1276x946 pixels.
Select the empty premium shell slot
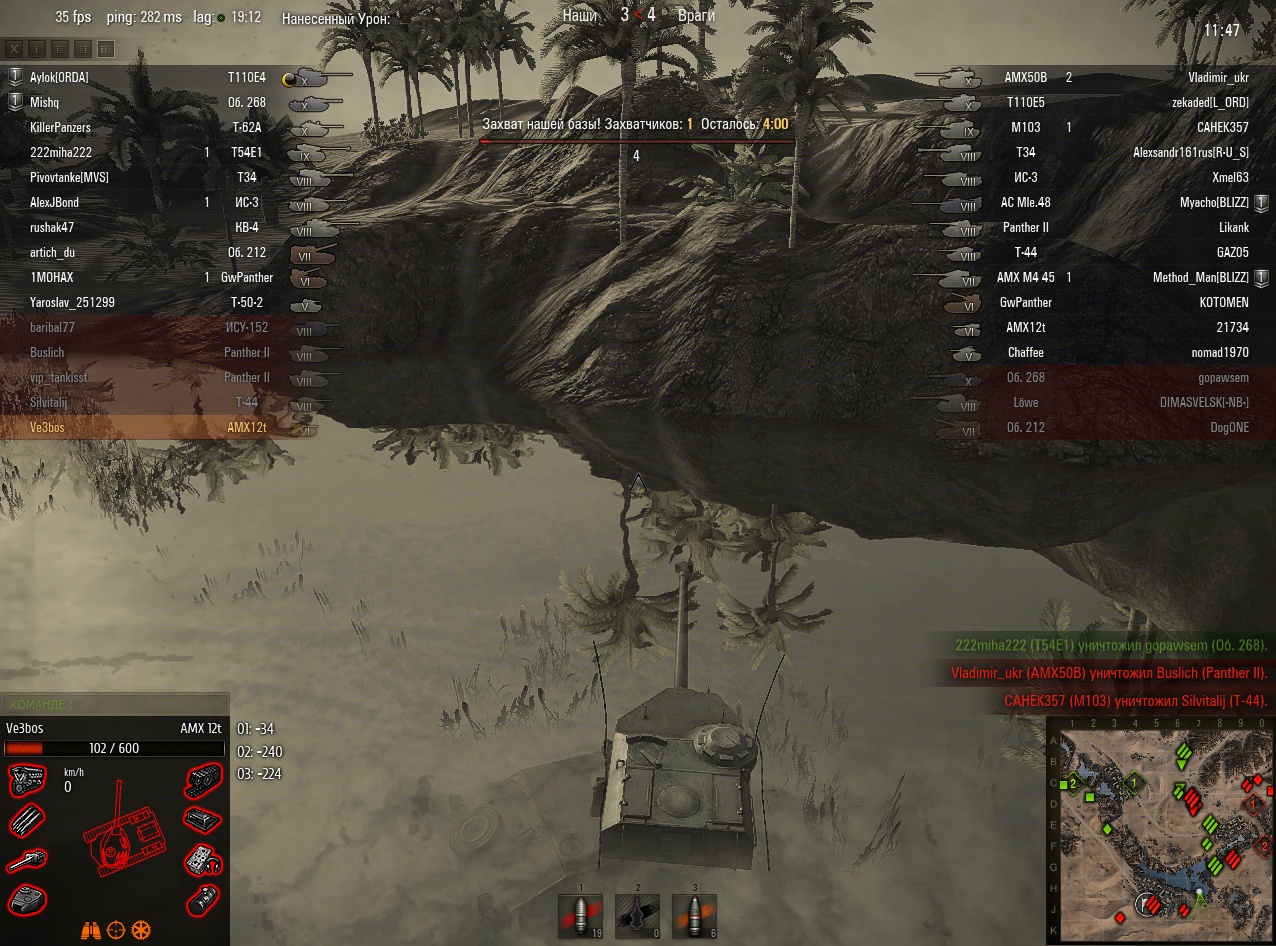(637, 916)
